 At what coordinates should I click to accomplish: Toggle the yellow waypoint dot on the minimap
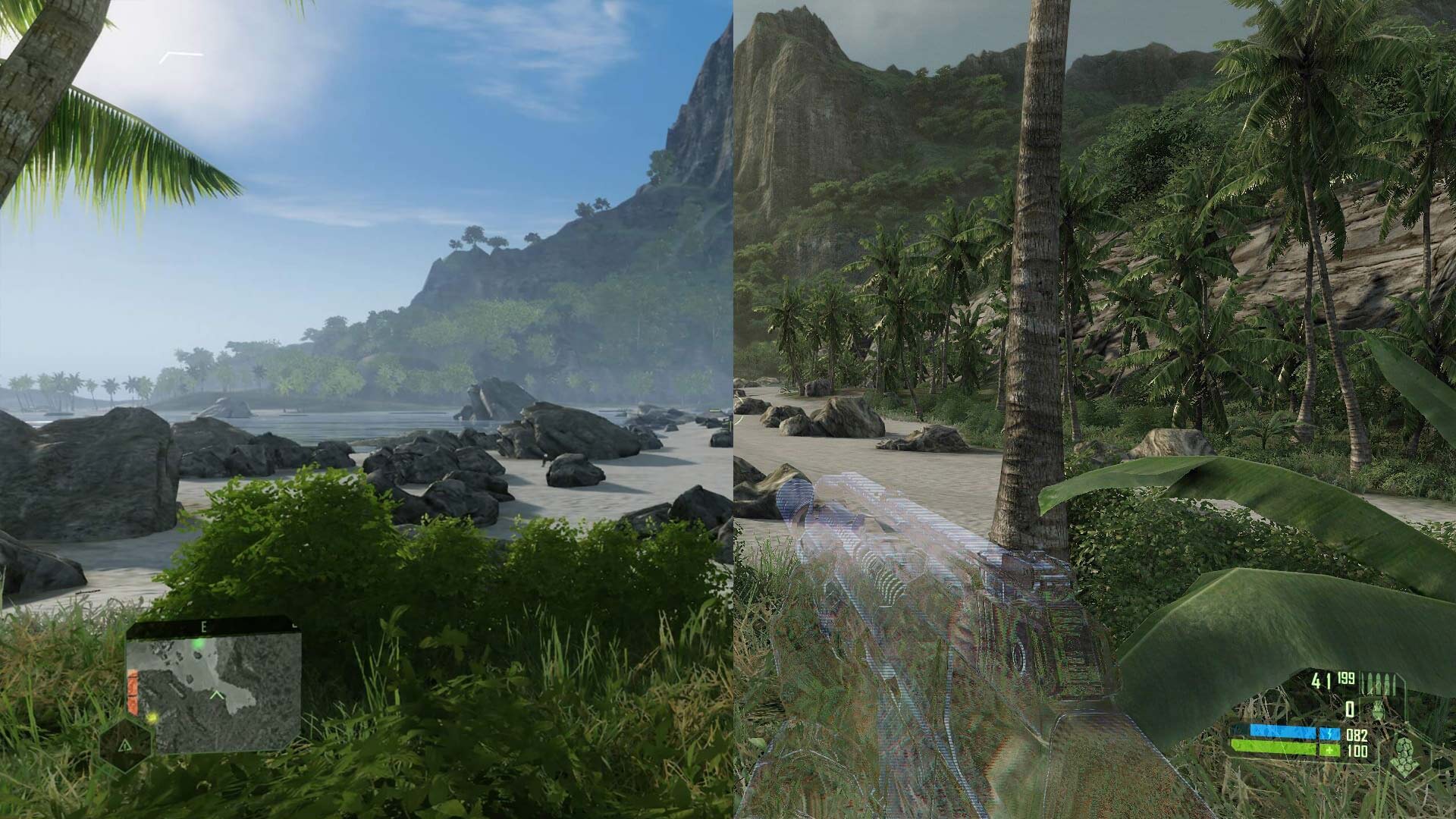152,718
